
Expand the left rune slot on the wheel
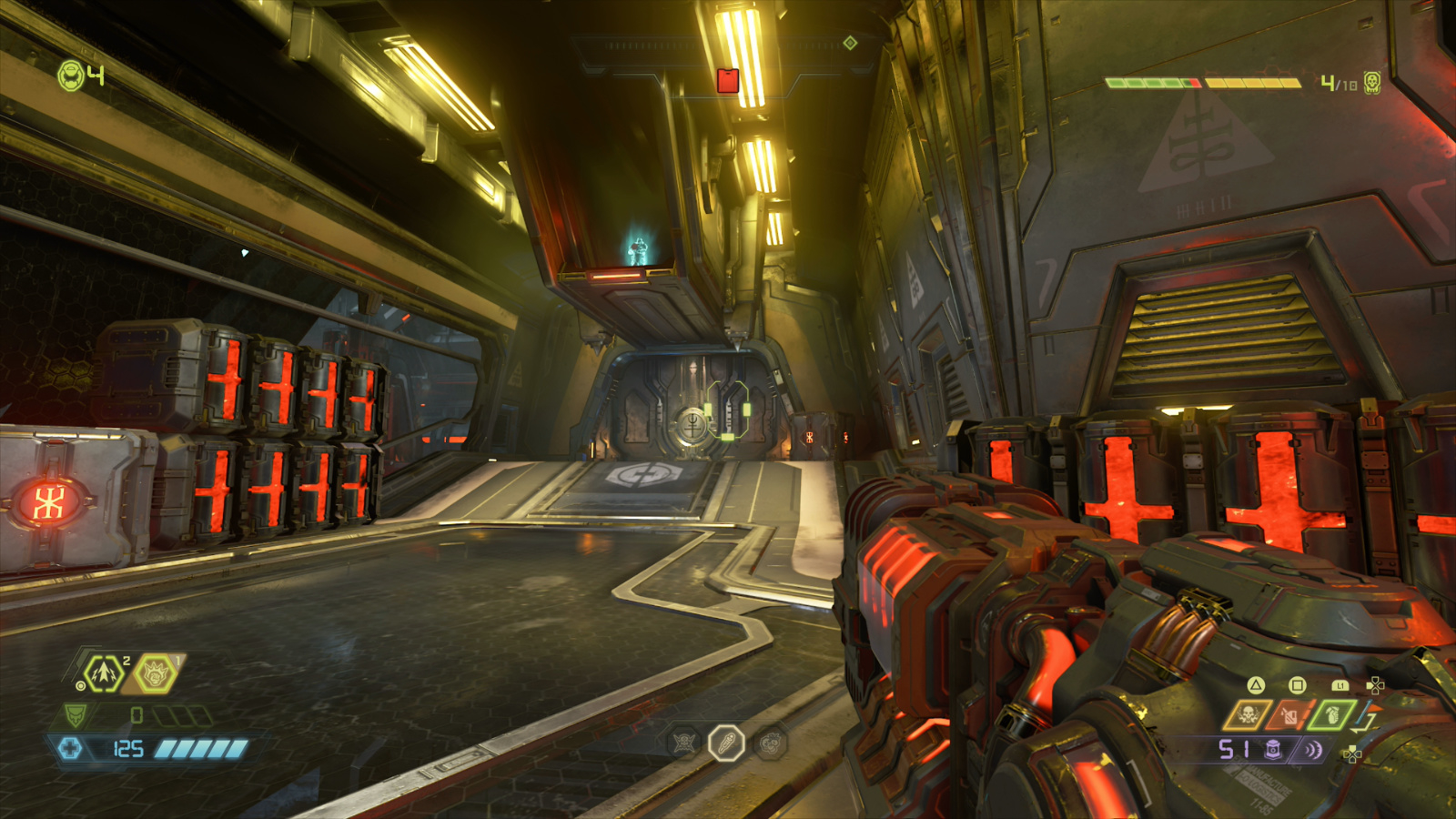(682, 742)
